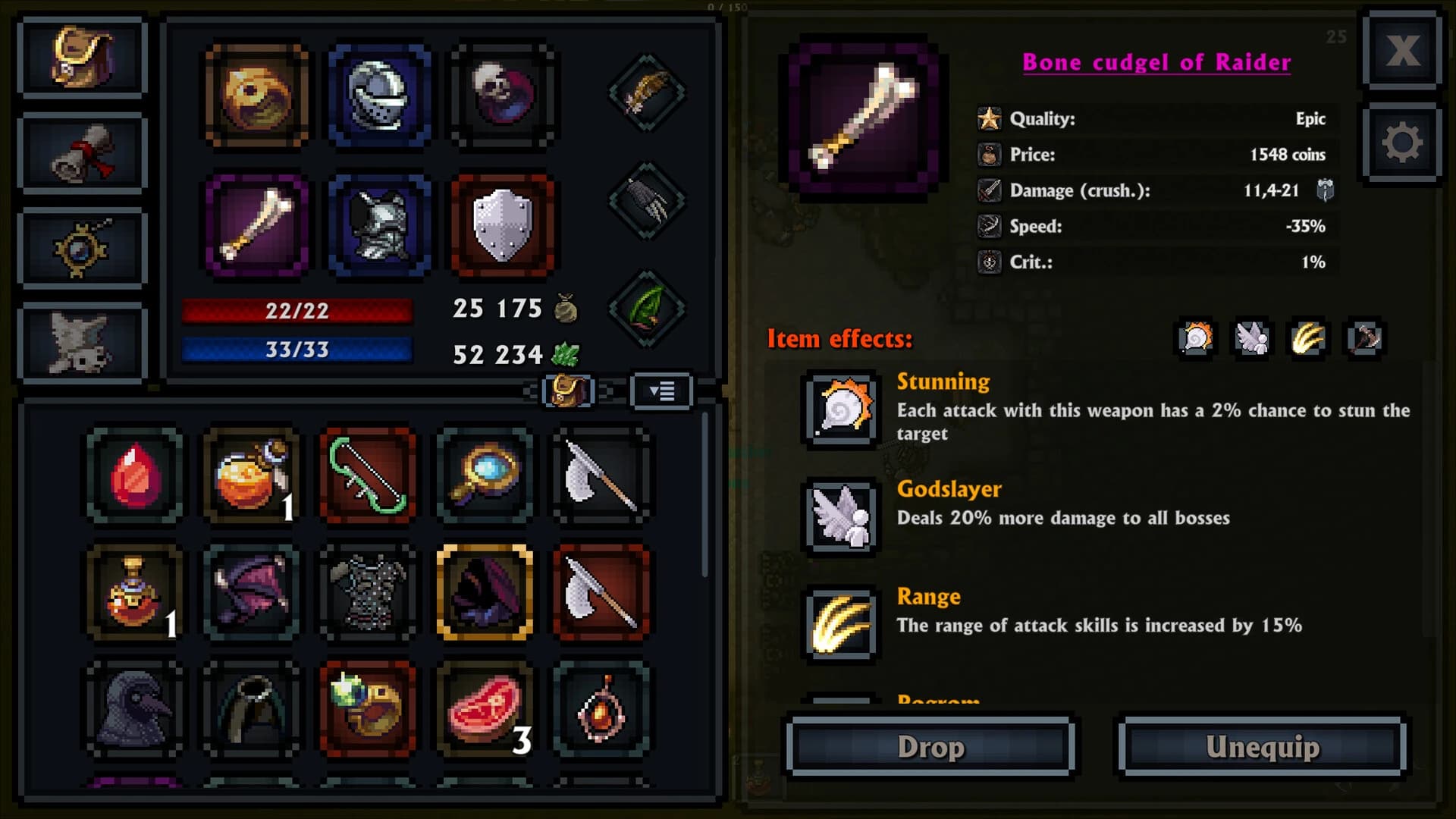Click the red health bar

coord(297,307)
